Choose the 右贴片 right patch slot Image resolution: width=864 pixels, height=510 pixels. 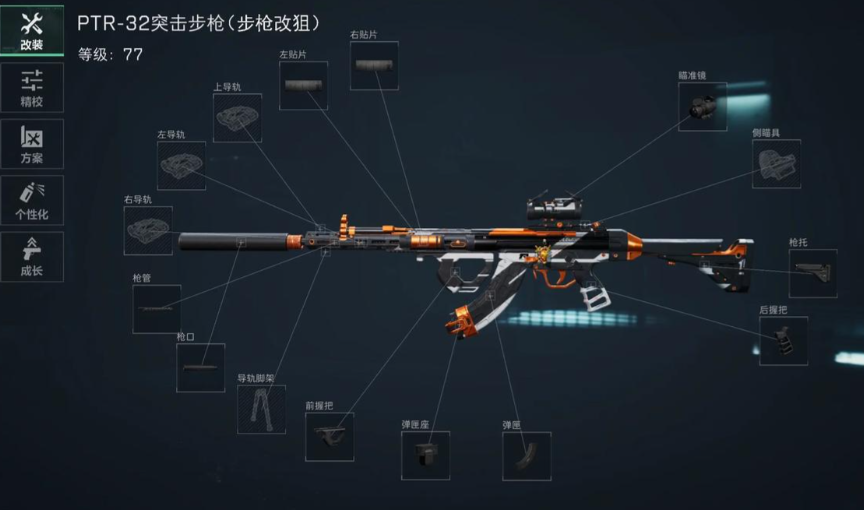coord(374,66)
